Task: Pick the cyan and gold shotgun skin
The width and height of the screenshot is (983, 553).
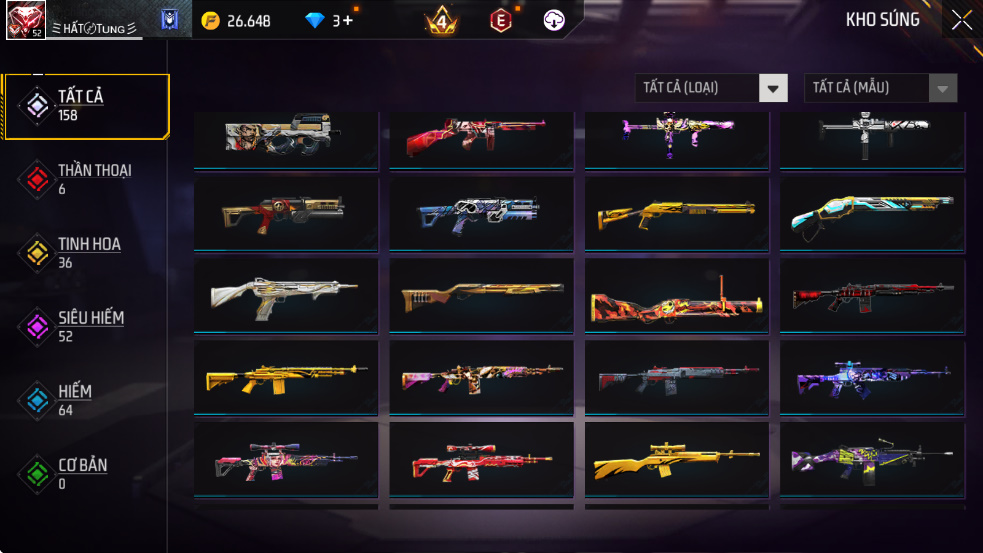Action: click(872, 214)
